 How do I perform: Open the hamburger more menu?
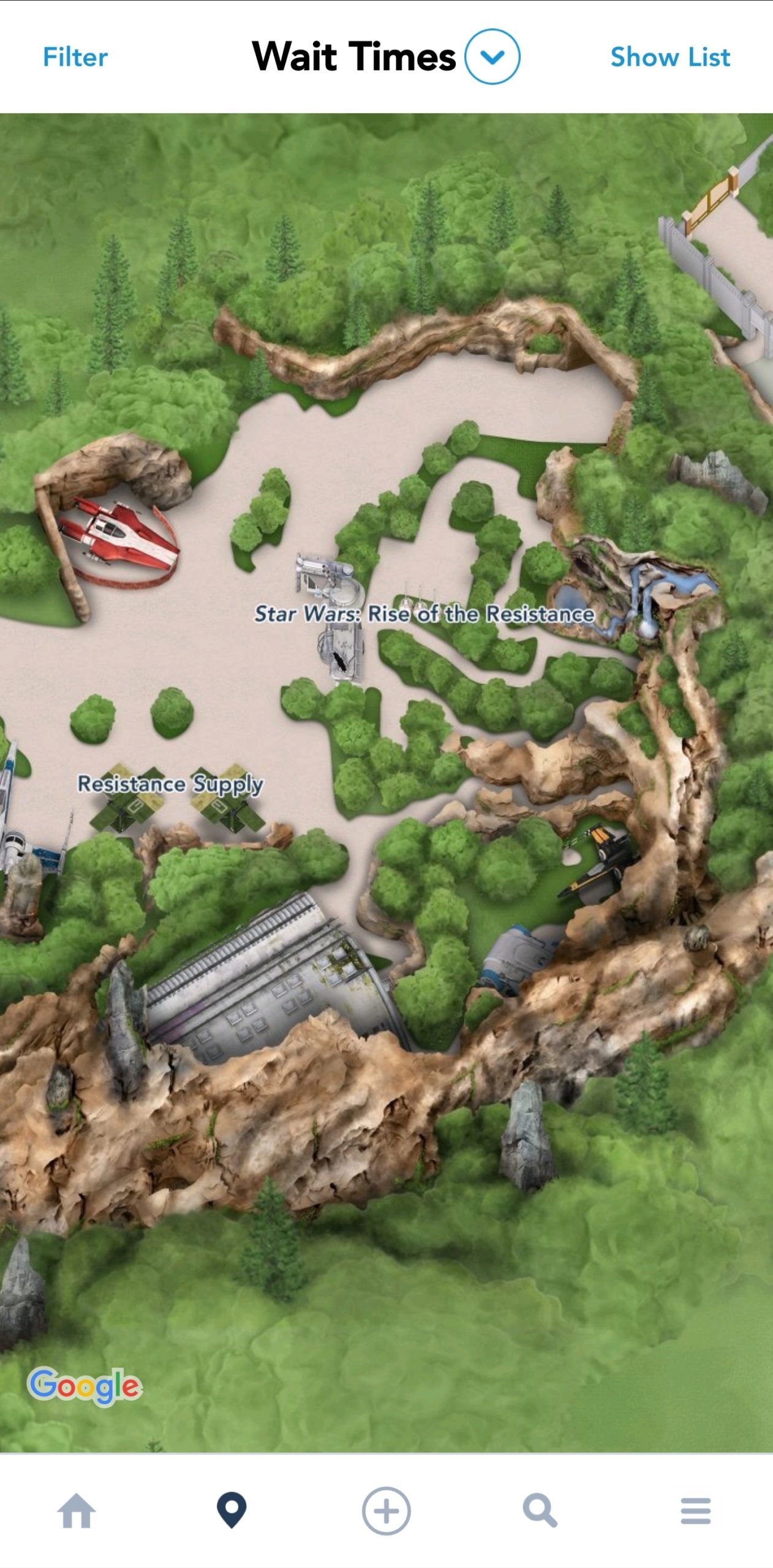695,1511
